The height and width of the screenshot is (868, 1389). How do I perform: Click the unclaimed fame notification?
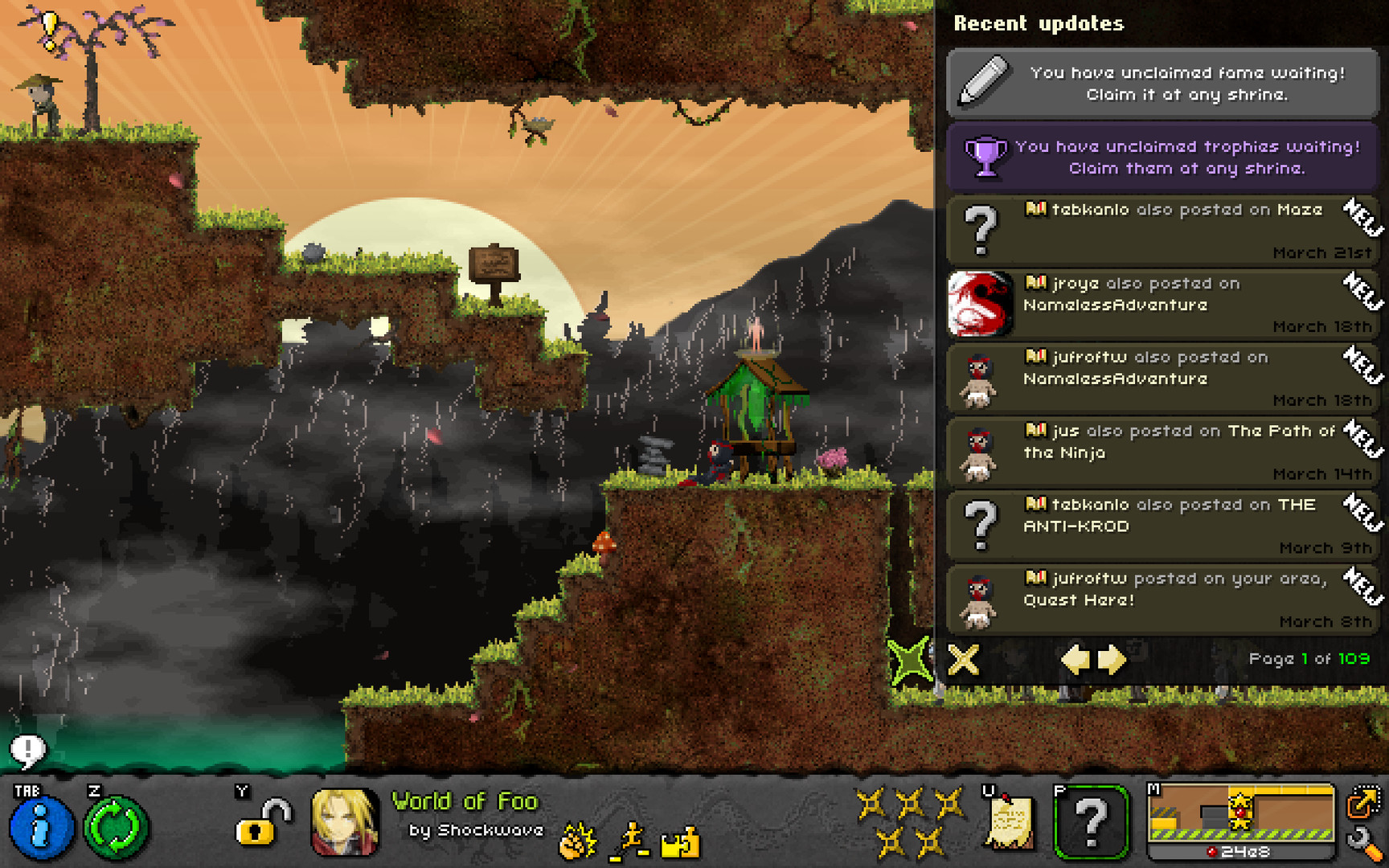pyautogui.click(x=1162, y=84)
